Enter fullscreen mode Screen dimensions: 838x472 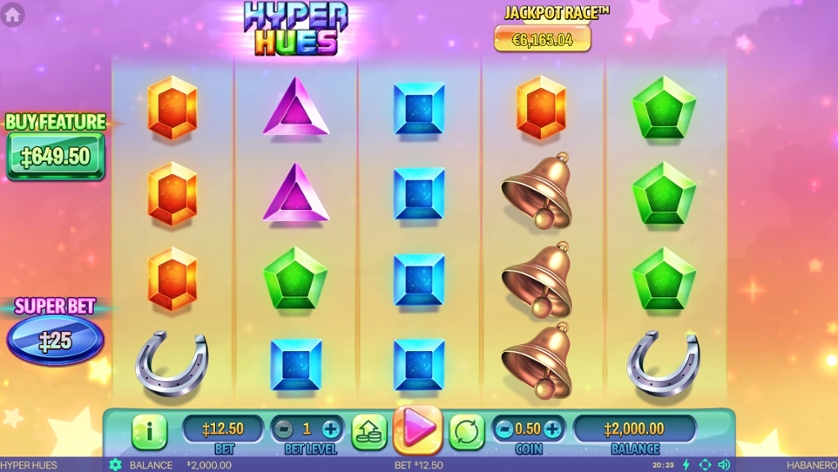(705, 465)
